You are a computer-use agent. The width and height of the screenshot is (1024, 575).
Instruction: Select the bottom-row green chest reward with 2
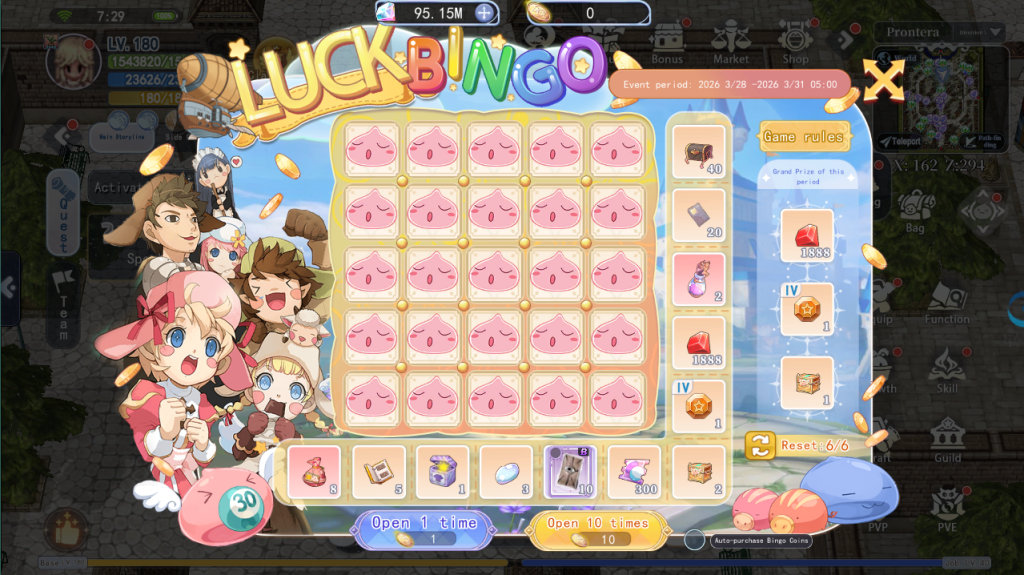[698, 472]
